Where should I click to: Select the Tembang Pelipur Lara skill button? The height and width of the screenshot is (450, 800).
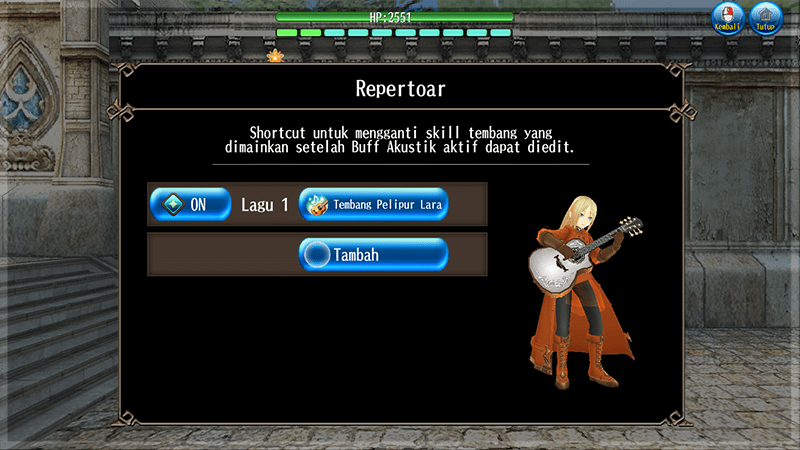point(373,205)
